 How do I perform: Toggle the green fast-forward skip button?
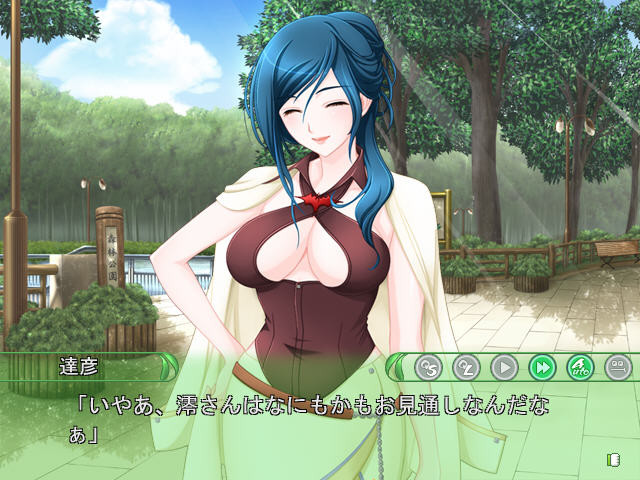[542, 367]
